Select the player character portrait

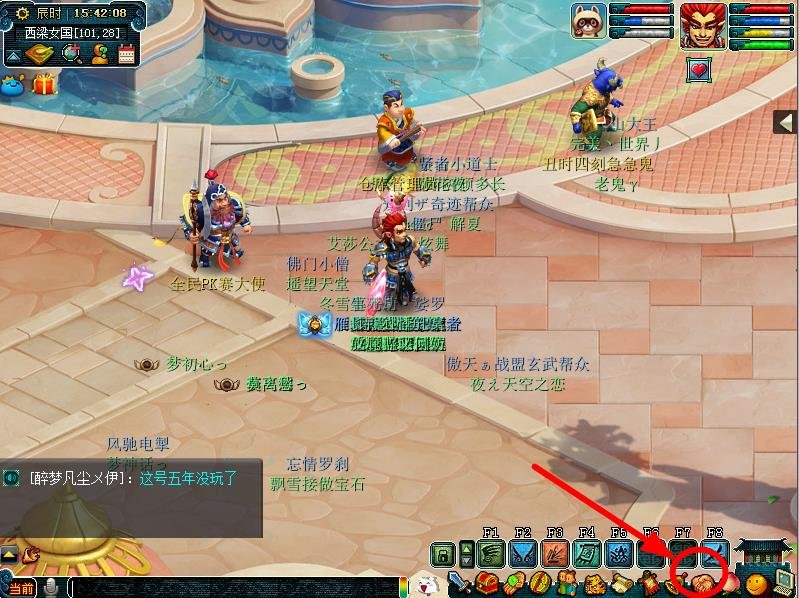pos(703,25)
